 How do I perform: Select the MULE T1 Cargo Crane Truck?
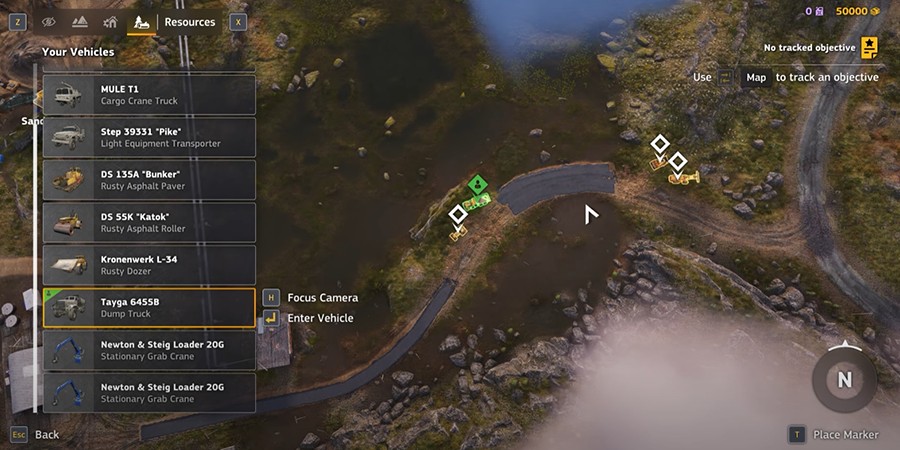click(149, 95)
